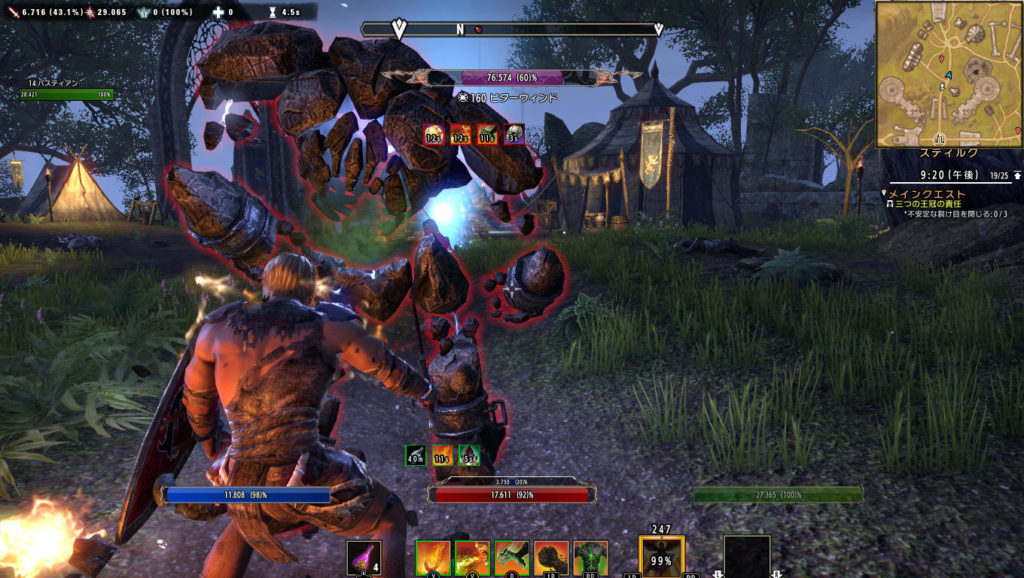This screenshot has height=578, width=1024.
Task: Use the molten rock fist skill
Action: pos(551,558)
